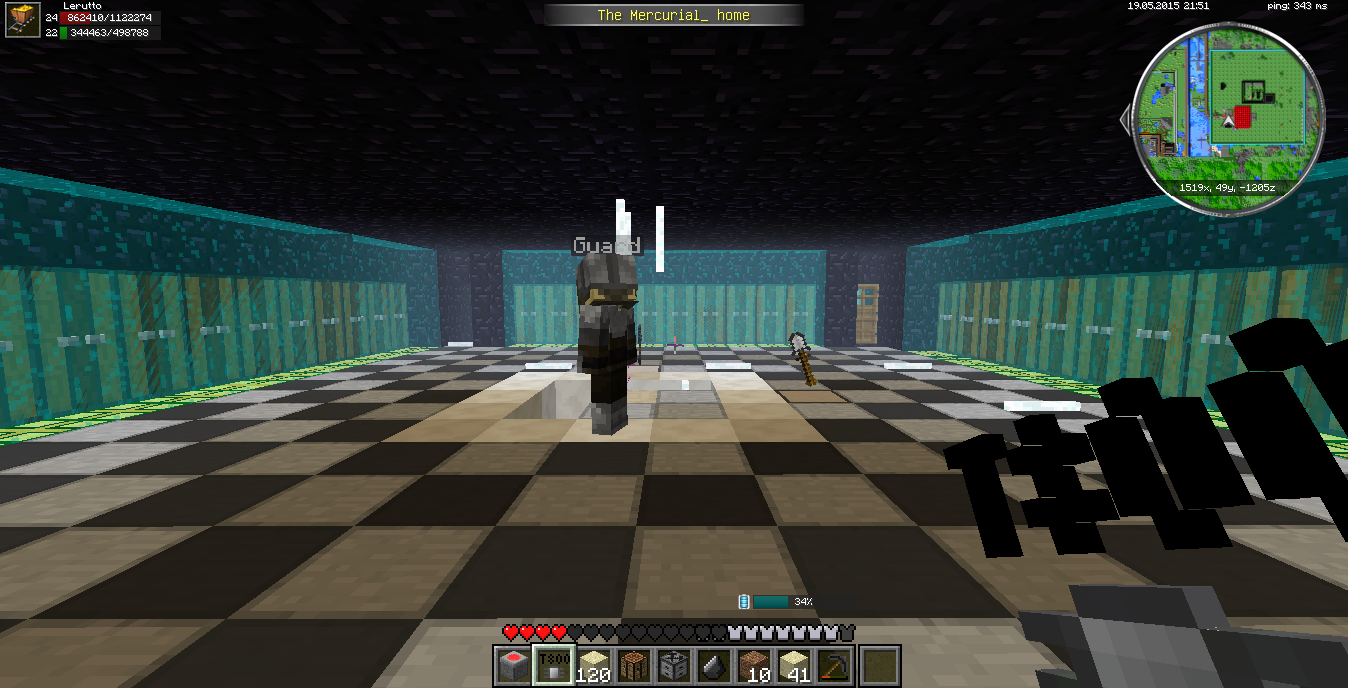Click the gold-filled minecart icon
Viewport: 1348px width, 688px height.
pyautogui.click(x=22, y=20)
